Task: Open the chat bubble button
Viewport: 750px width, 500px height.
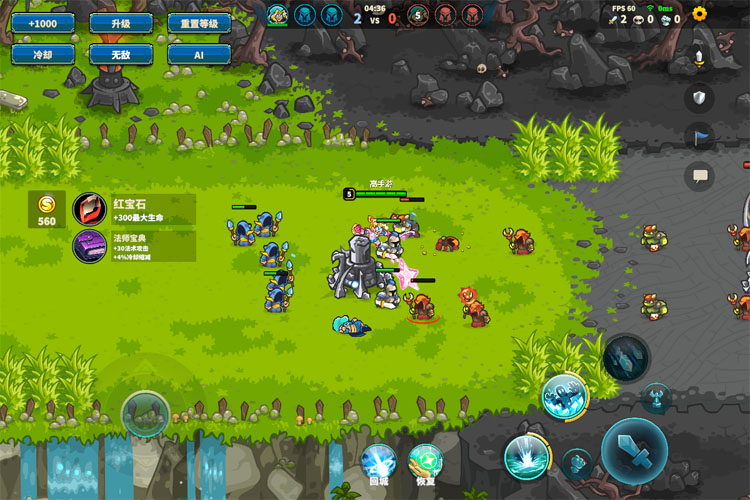Action: coord(699,176)
